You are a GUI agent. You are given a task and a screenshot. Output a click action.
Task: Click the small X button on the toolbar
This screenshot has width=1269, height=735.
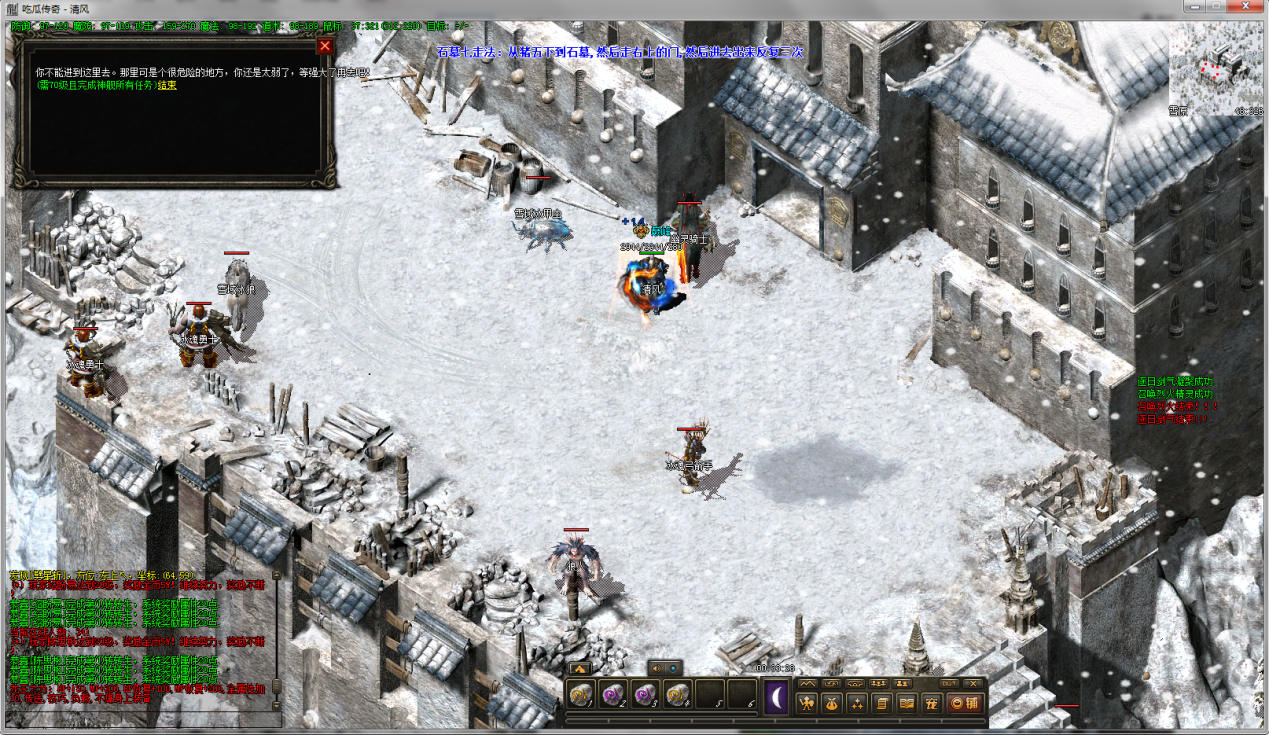(971, 683)
